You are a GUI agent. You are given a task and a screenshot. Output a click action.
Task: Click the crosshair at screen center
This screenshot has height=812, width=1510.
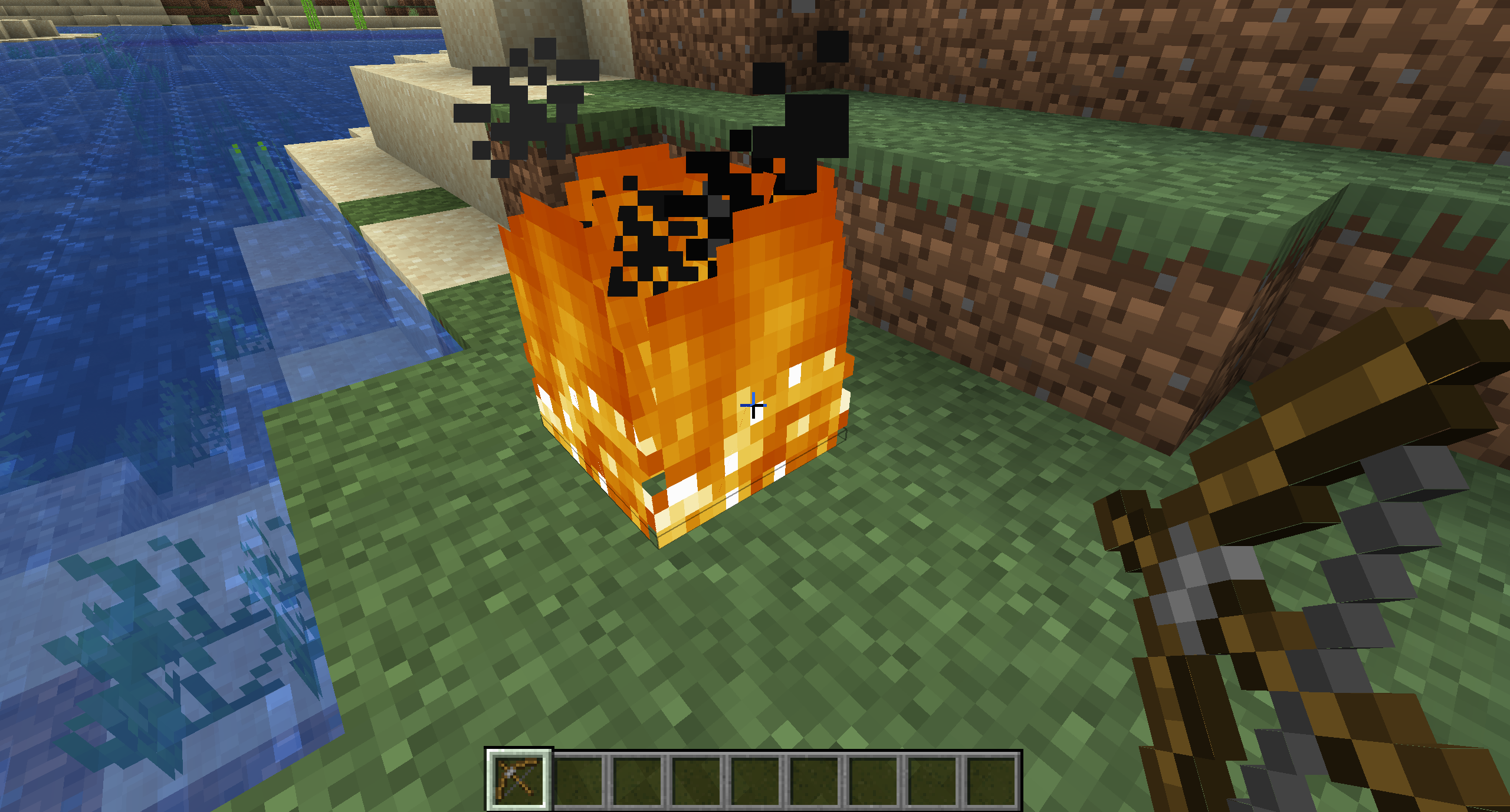tap(754, 405)
